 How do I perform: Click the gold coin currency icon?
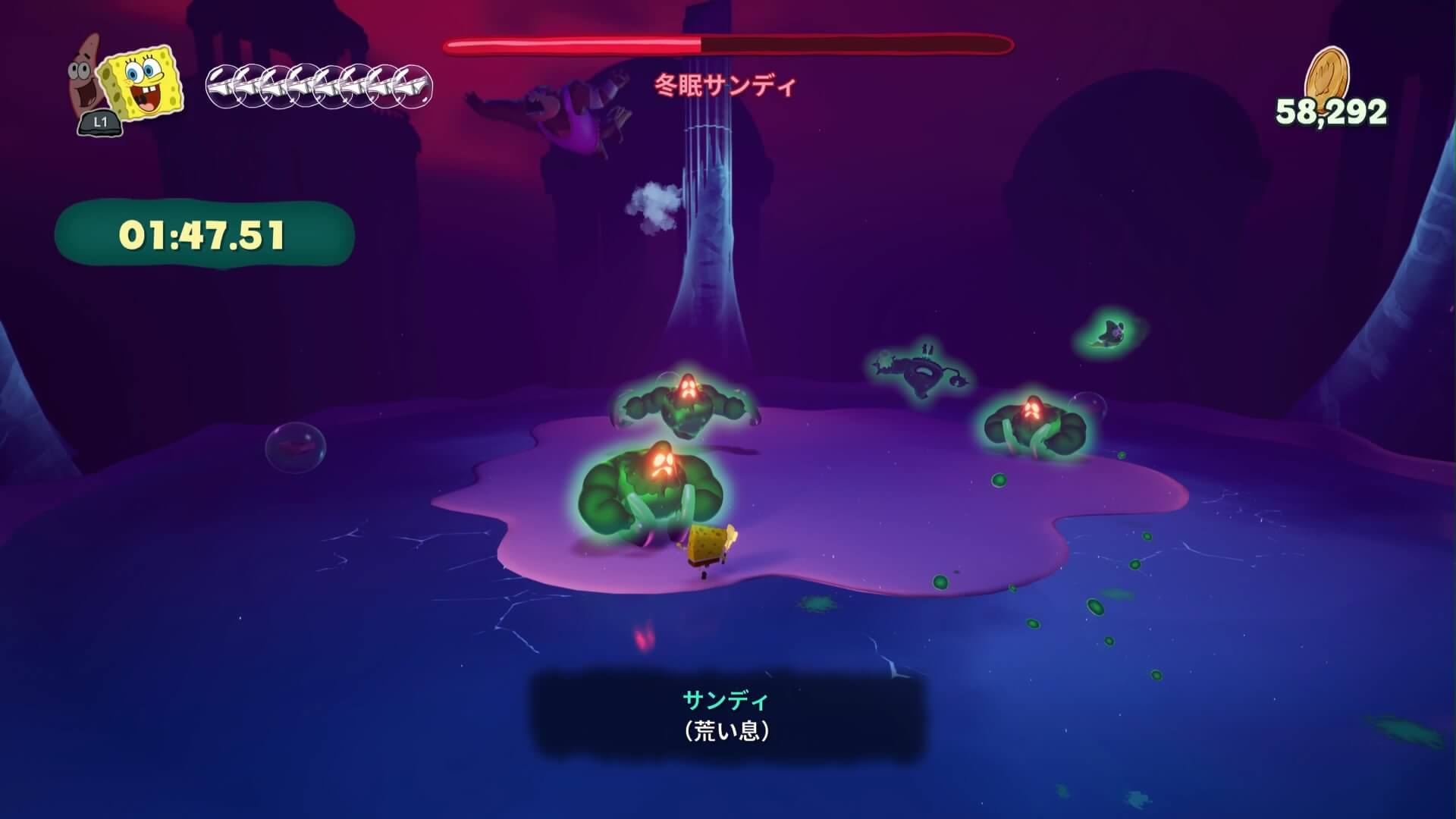[1326, 72]
